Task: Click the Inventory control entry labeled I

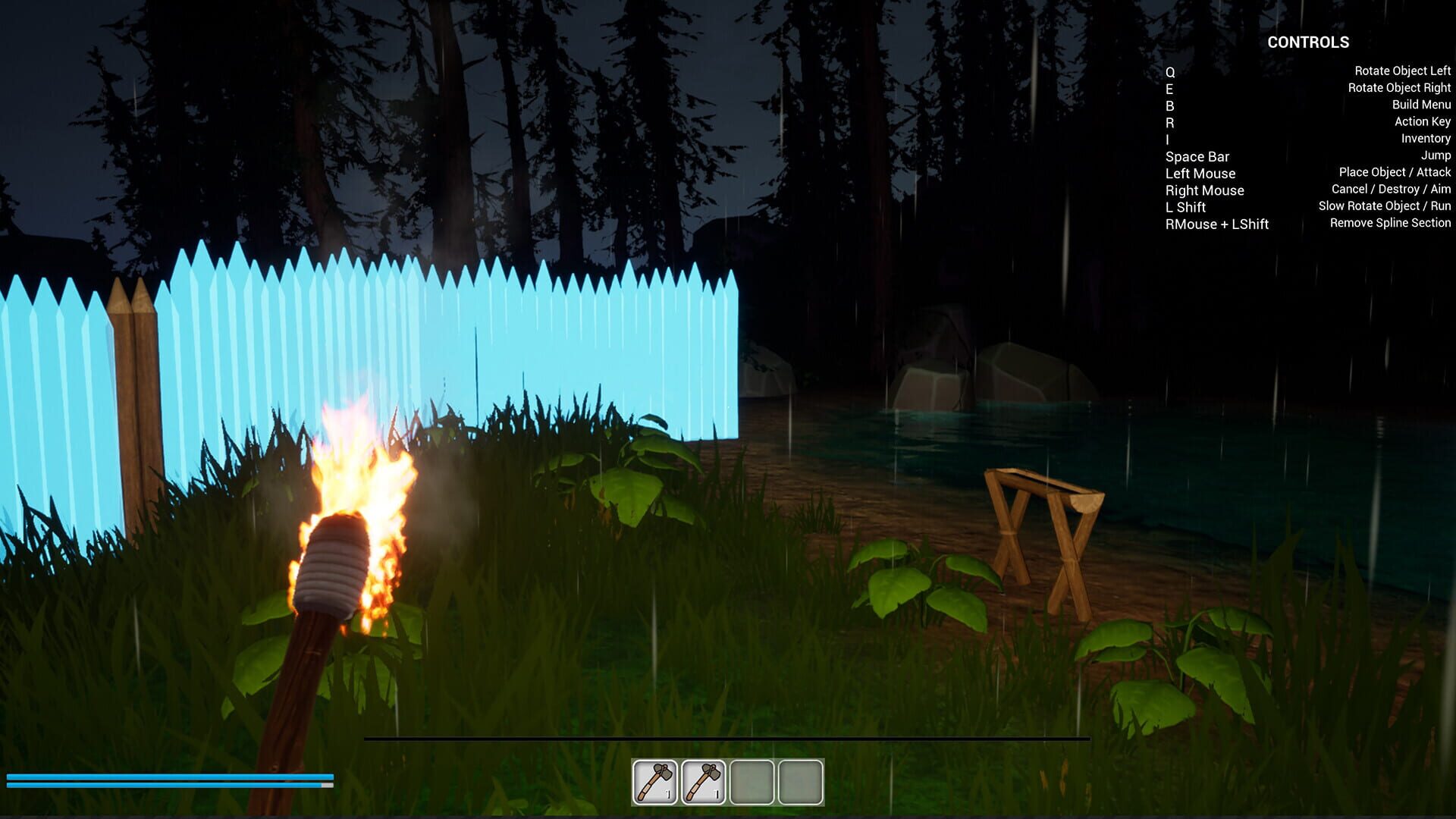Action: tap(1168, 139)
